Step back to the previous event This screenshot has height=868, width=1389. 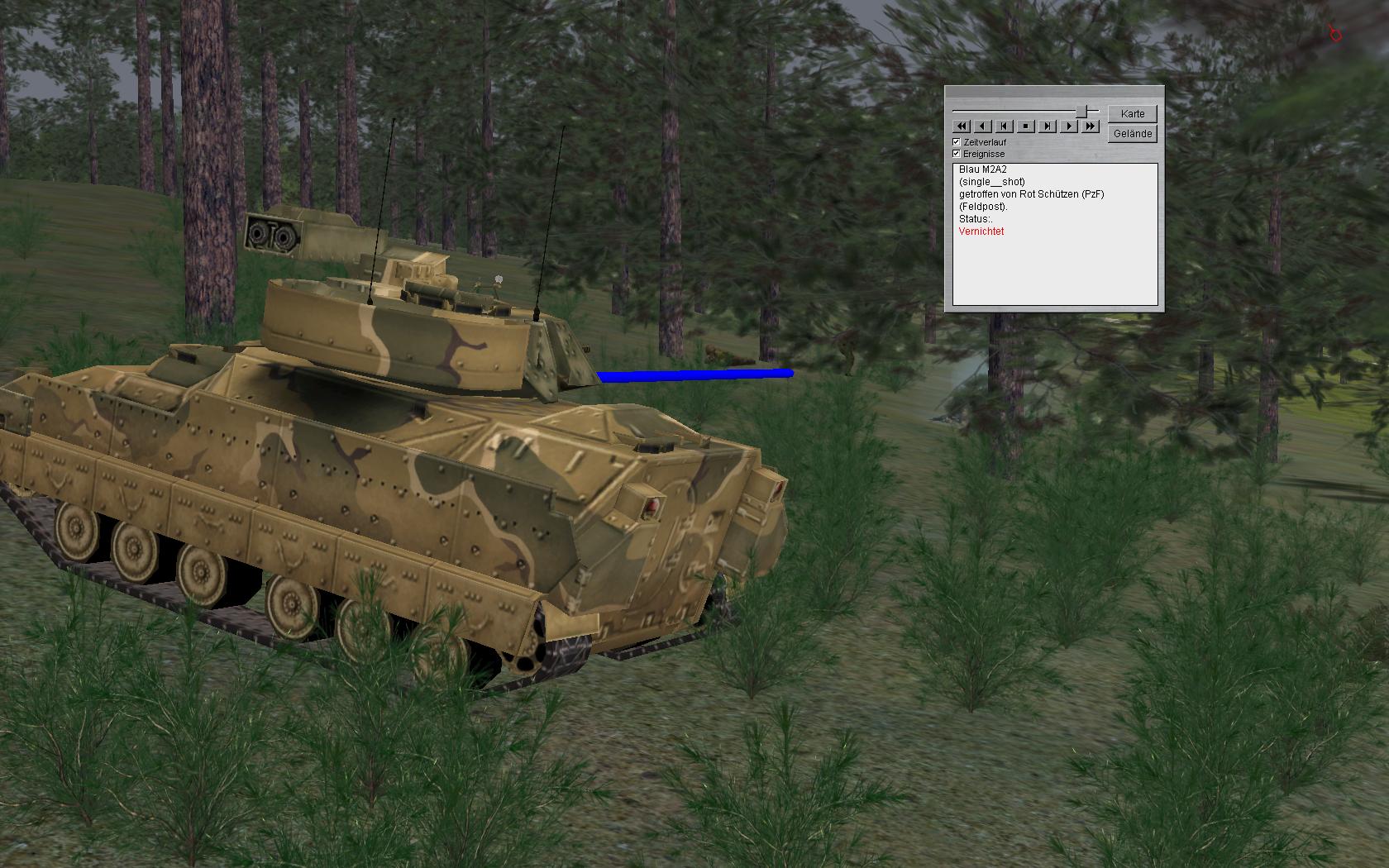(1004, 126)
